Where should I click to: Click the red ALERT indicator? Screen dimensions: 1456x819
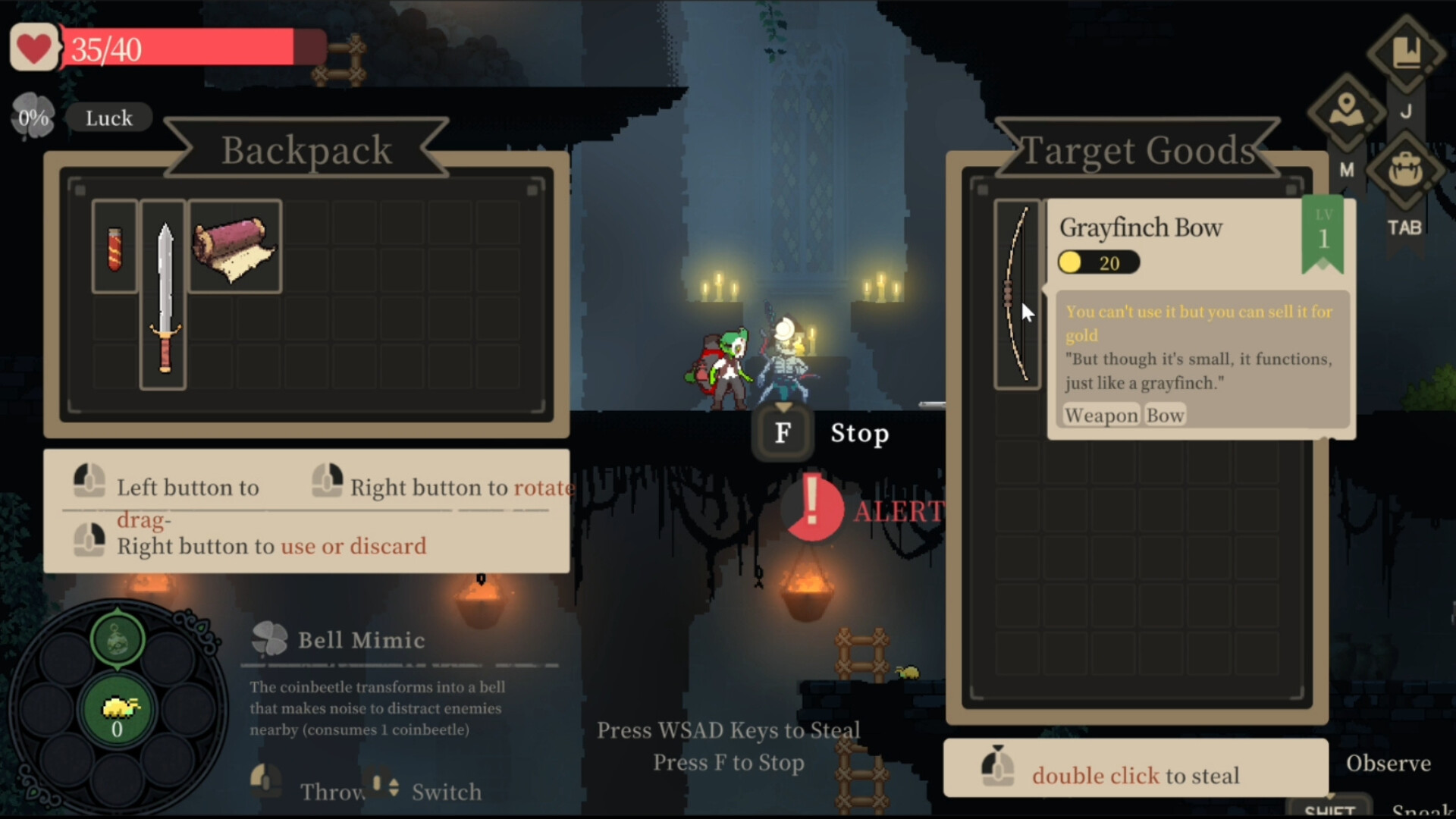click(x=813, y=508)
